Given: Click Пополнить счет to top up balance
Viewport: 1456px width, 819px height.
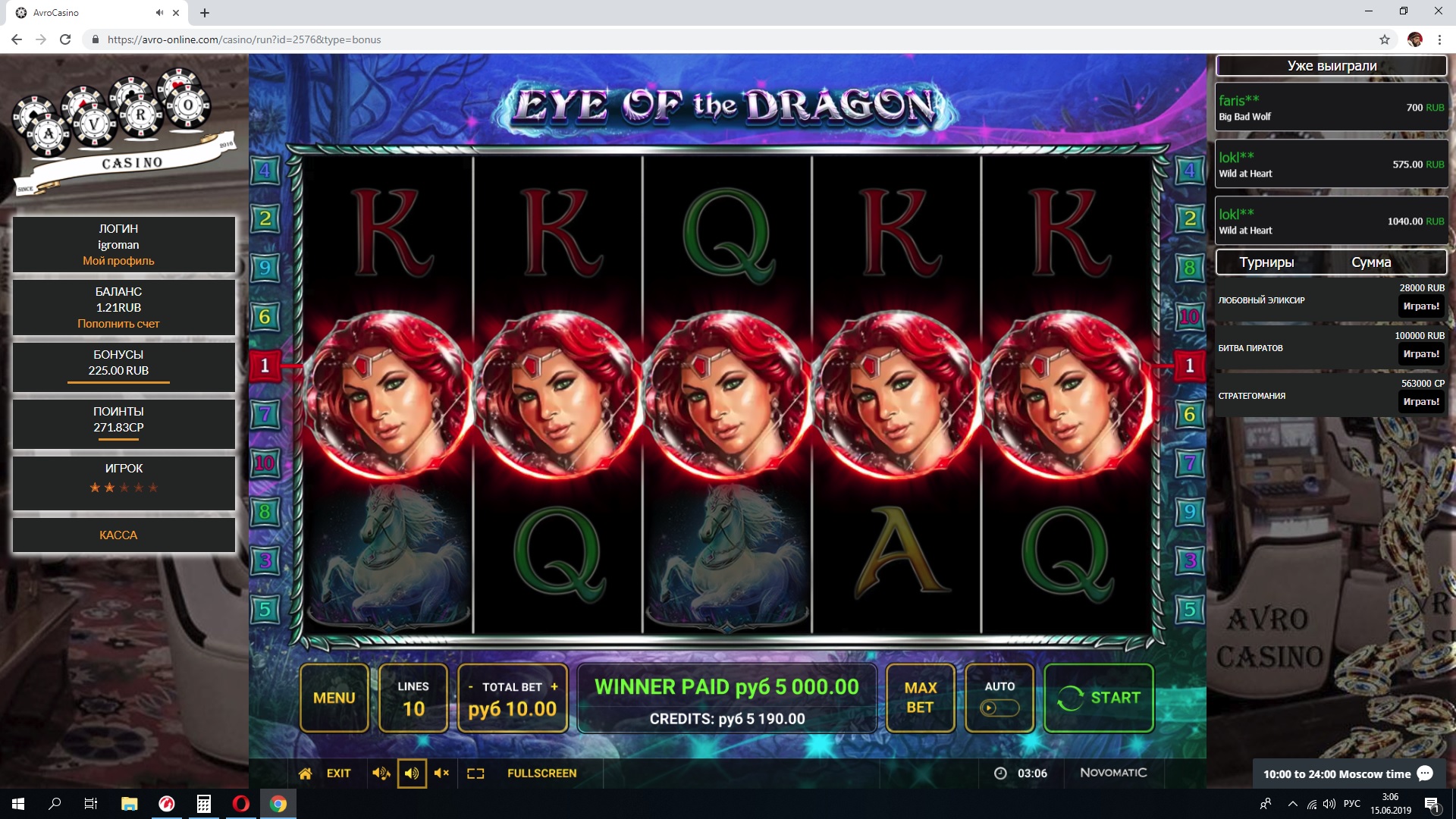Looking at the screenshot, I should coord(118,324).
